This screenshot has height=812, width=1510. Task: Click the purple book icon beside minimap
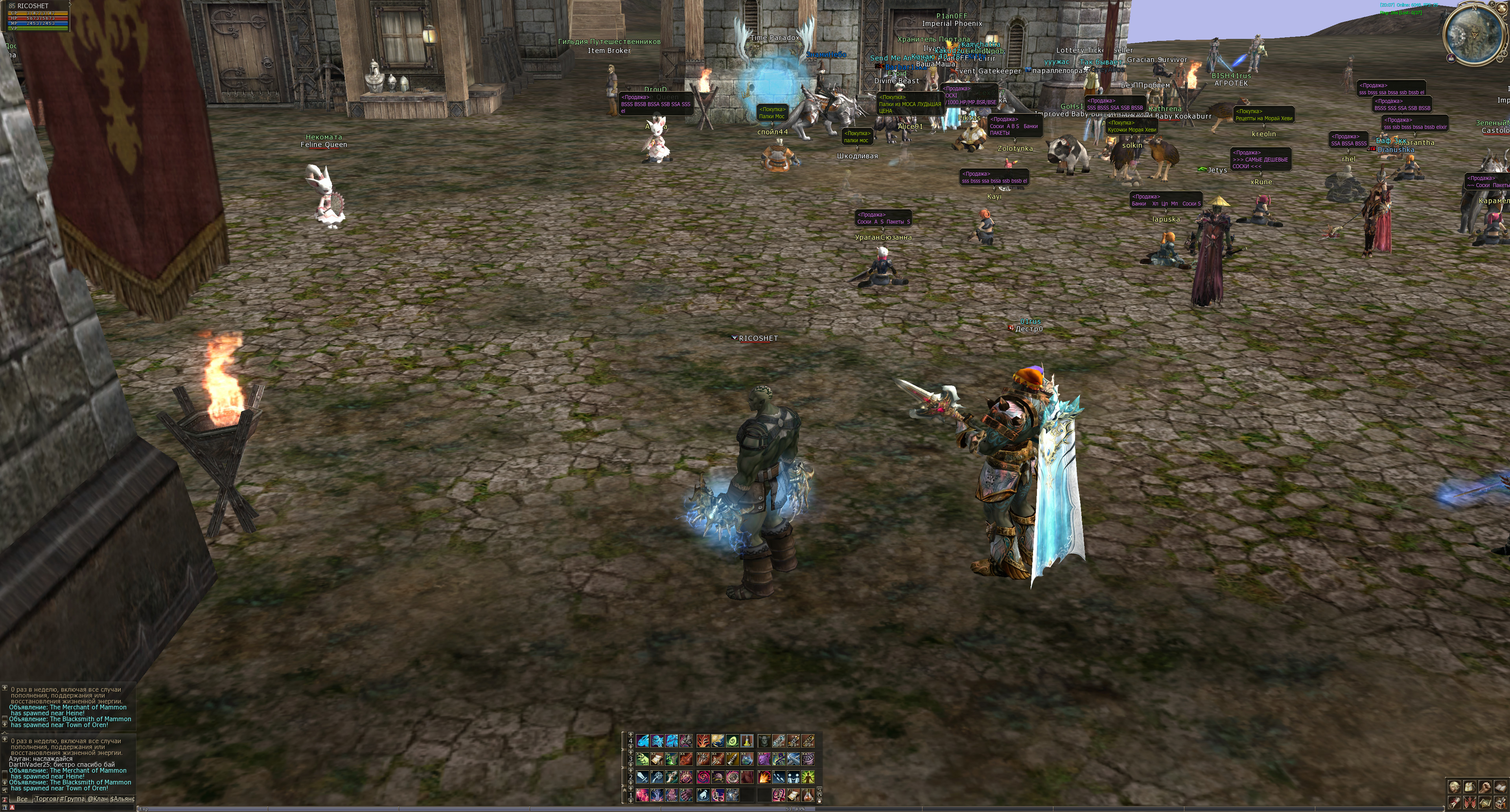click(1451, 57)
